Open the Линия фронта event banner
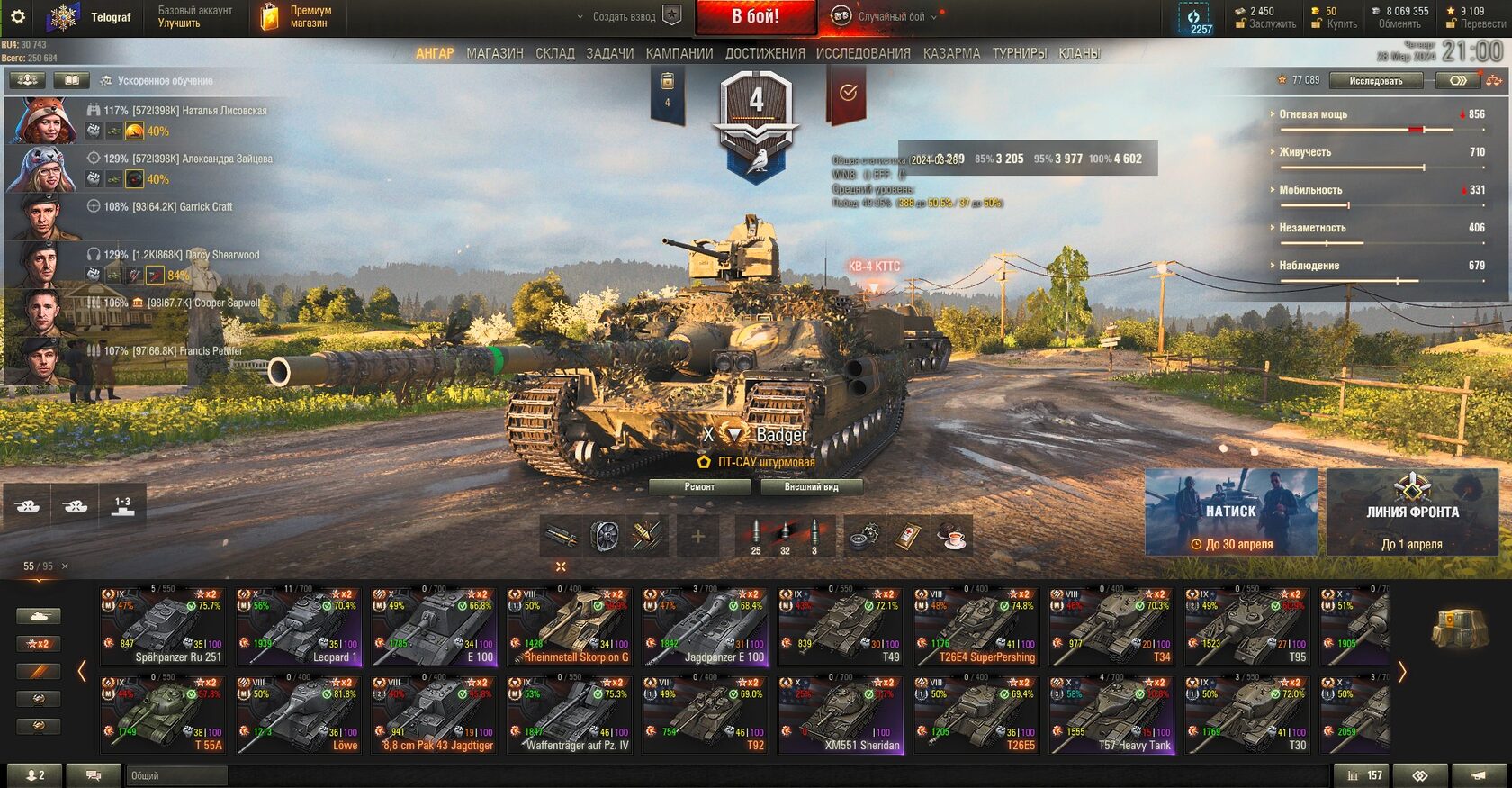 1412,512
